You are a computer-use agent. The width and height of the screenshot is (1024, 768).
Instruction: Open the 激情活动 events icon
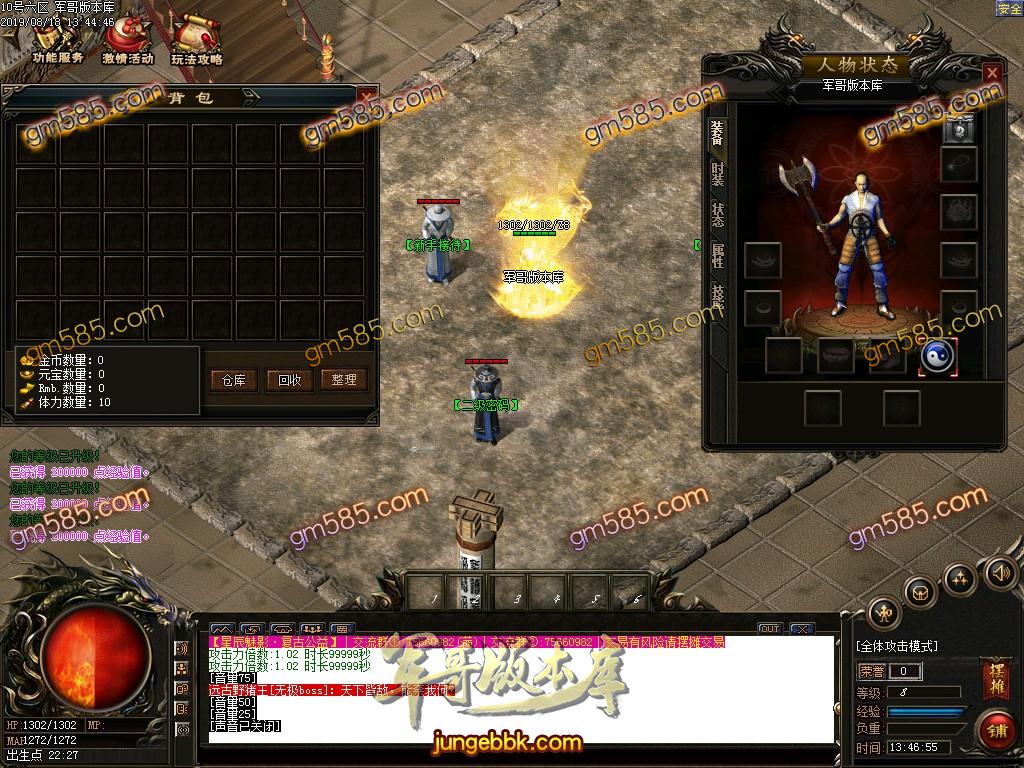(127, 42)
